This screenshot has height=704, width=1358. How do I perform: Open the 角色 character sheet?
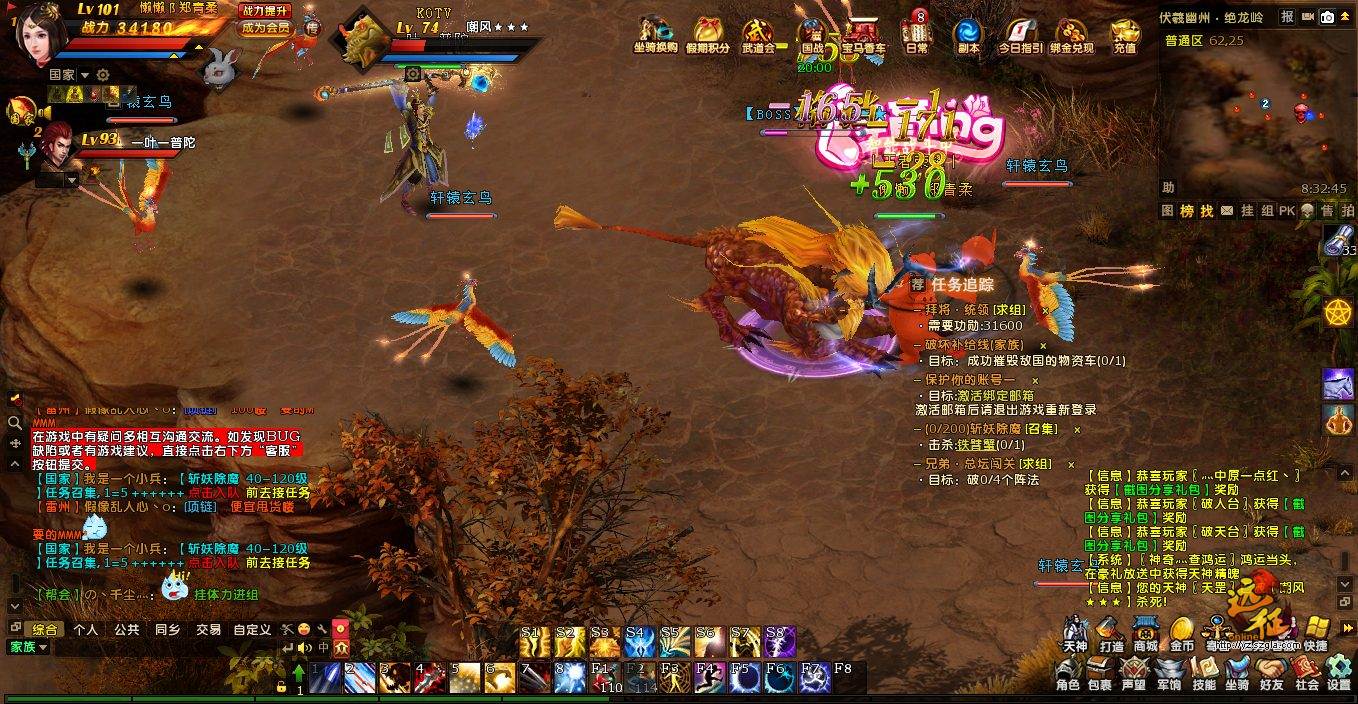click(1068, 673)
